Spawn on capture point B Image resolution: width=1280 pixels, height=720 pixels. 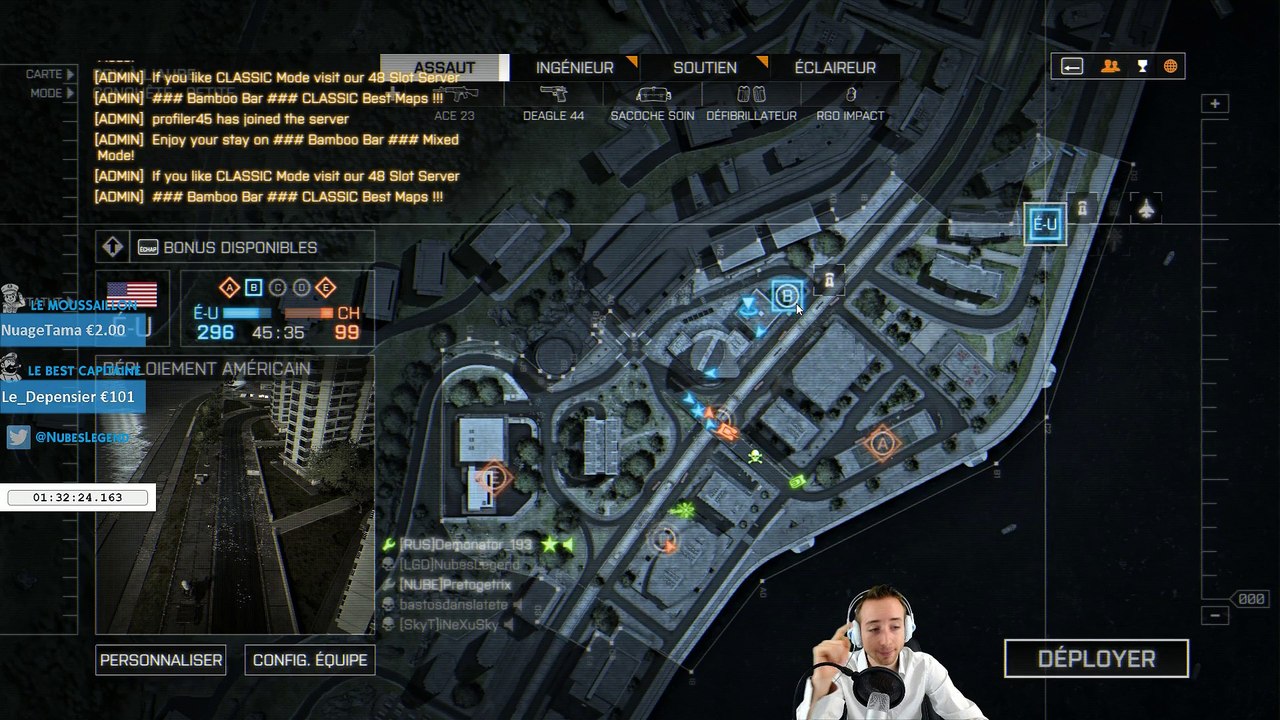coord(787,296)
